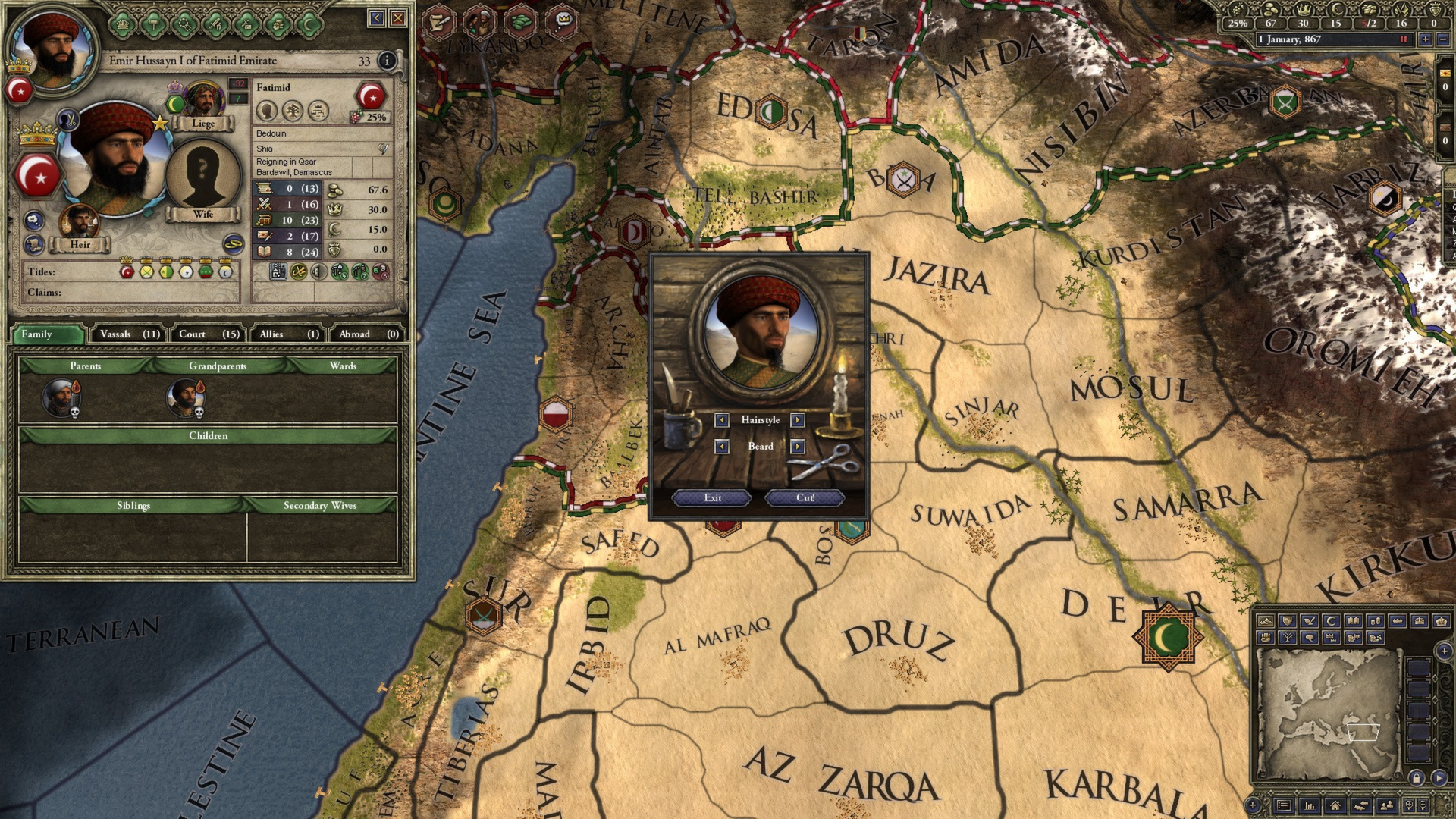Viewport: 1456px width, 819px height.
Task: Click the previous Beard arrow
Action: 722,446
